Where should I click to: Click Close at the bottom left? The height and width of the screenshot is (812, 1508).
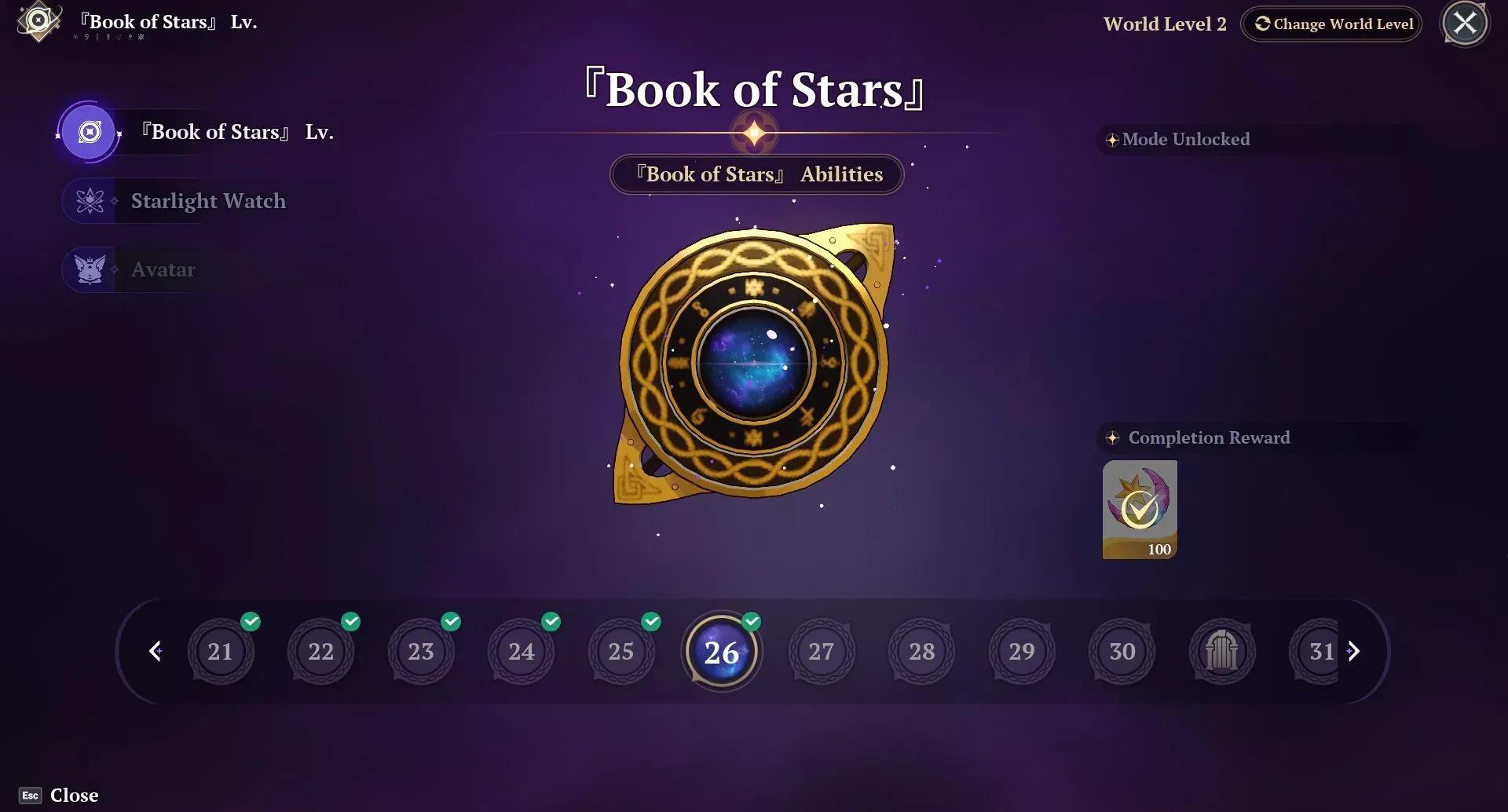pos(59,794)
